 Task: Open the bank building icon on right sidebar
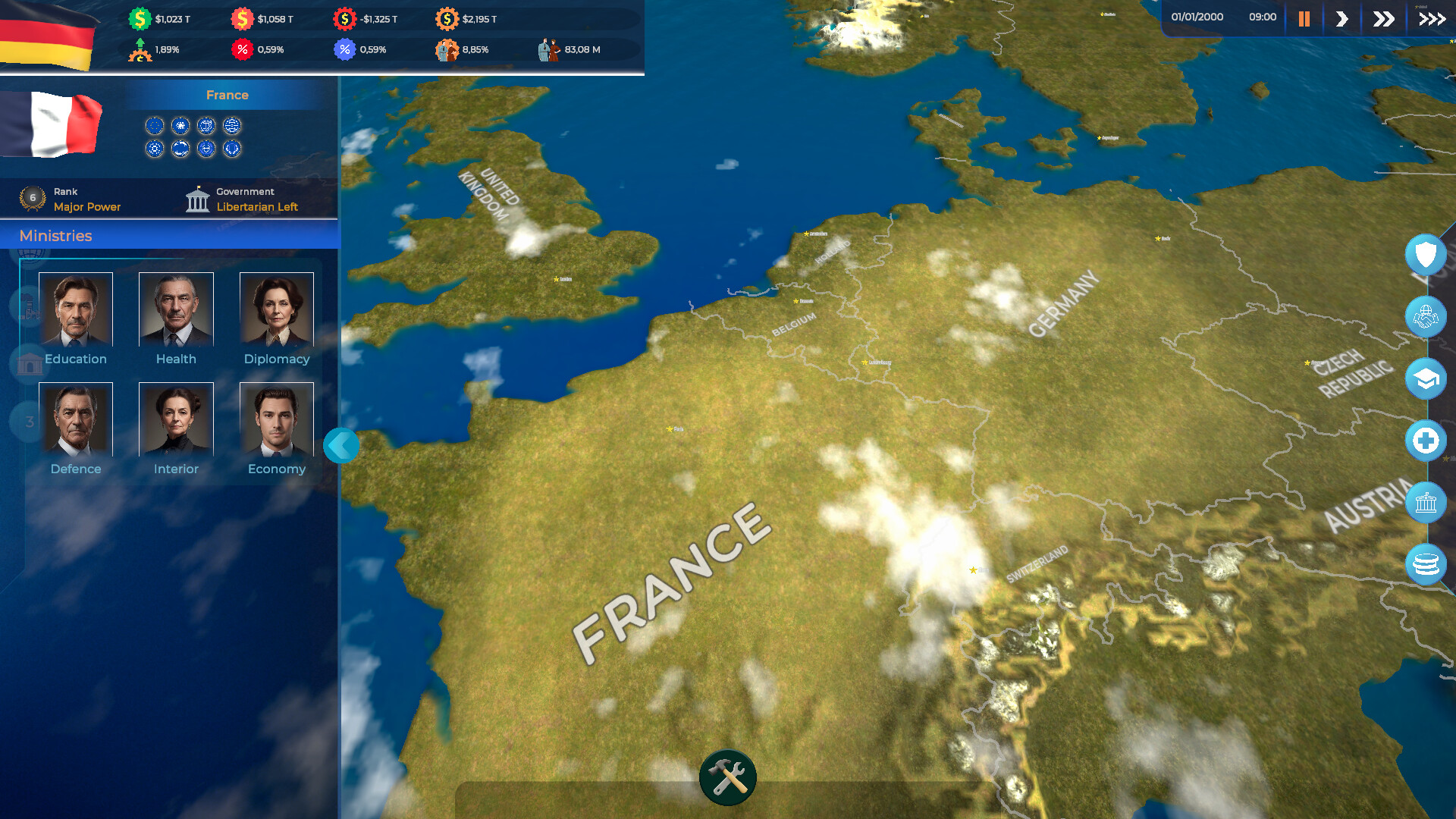pos(1426,502)
